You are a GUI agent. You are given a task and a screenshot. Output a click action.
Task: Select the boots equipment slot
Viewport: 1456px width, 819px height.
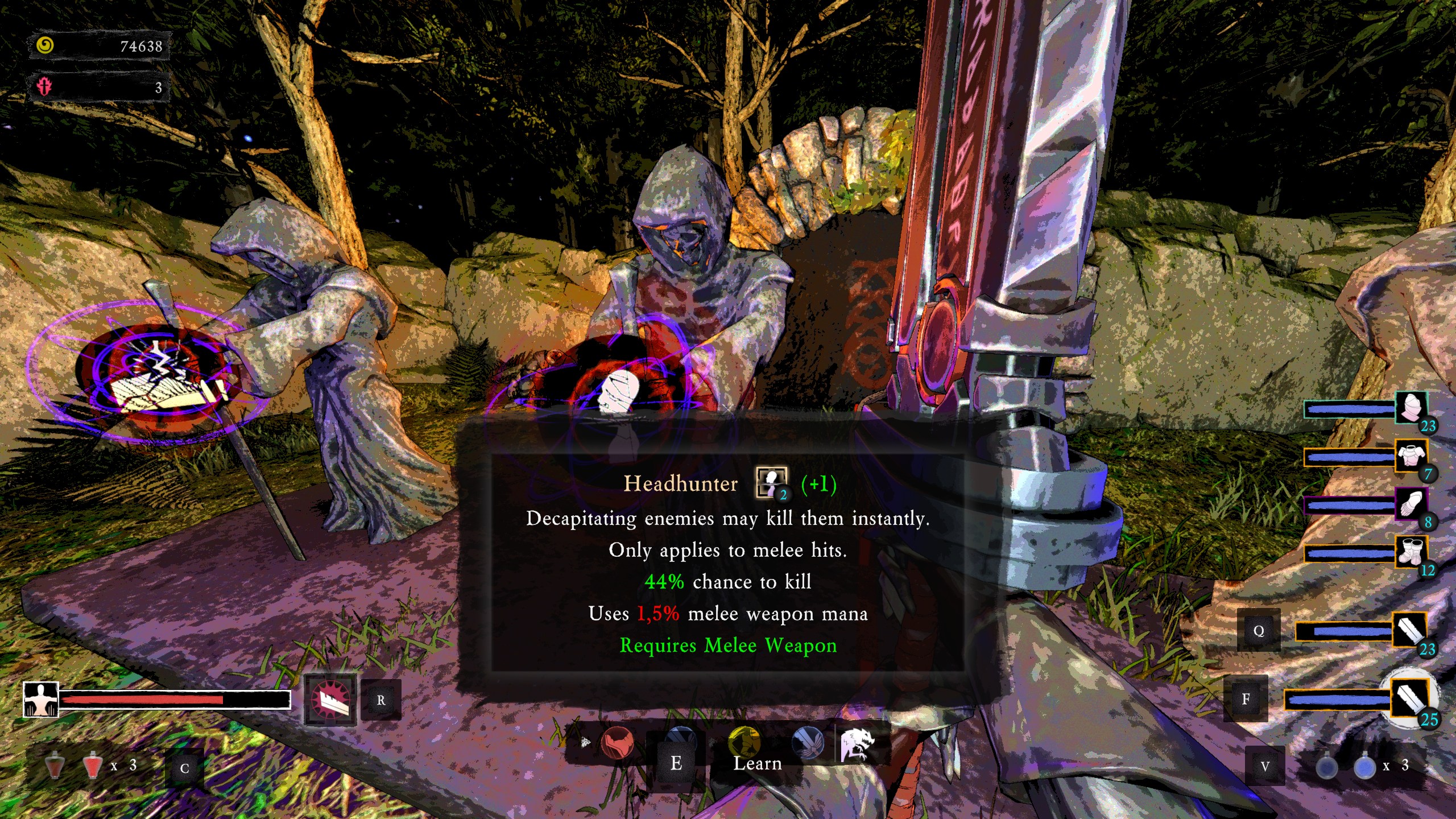(x=1410, y=552)
